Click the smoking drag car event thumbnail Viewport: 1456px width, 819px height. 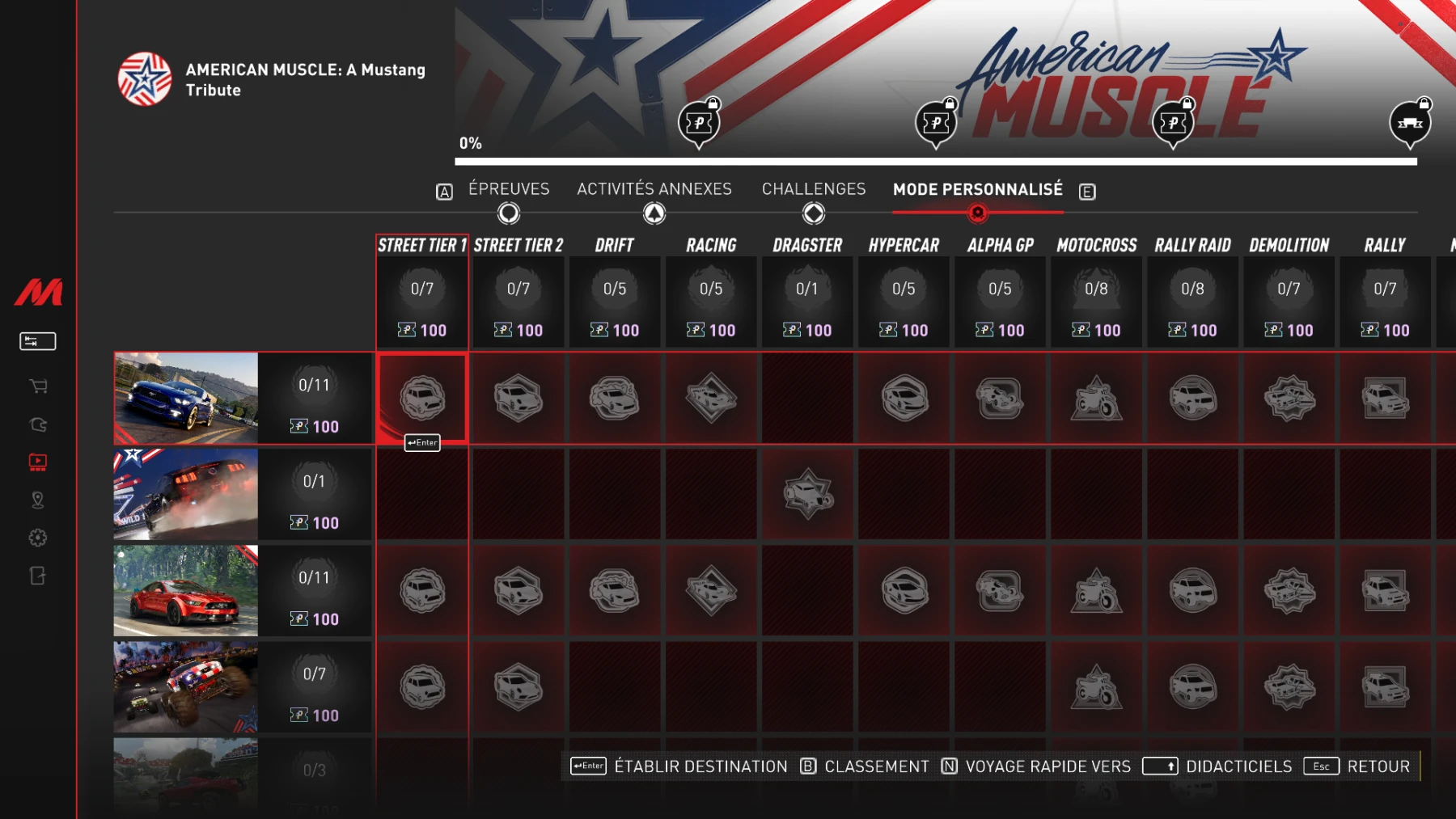click(186, 494)
